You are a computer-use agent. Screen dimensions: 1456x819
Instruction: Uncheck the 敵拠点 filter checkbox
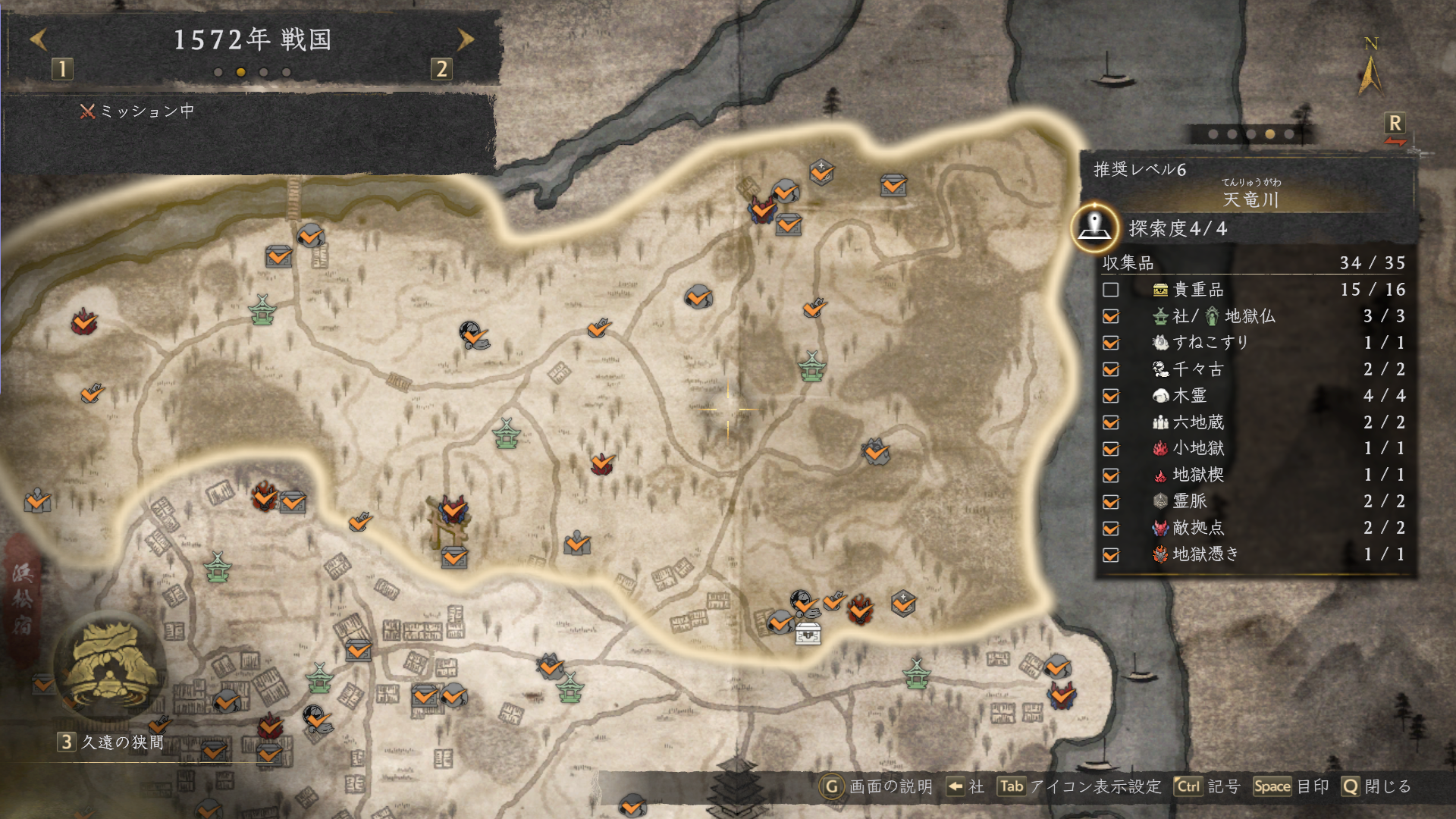1111,529
